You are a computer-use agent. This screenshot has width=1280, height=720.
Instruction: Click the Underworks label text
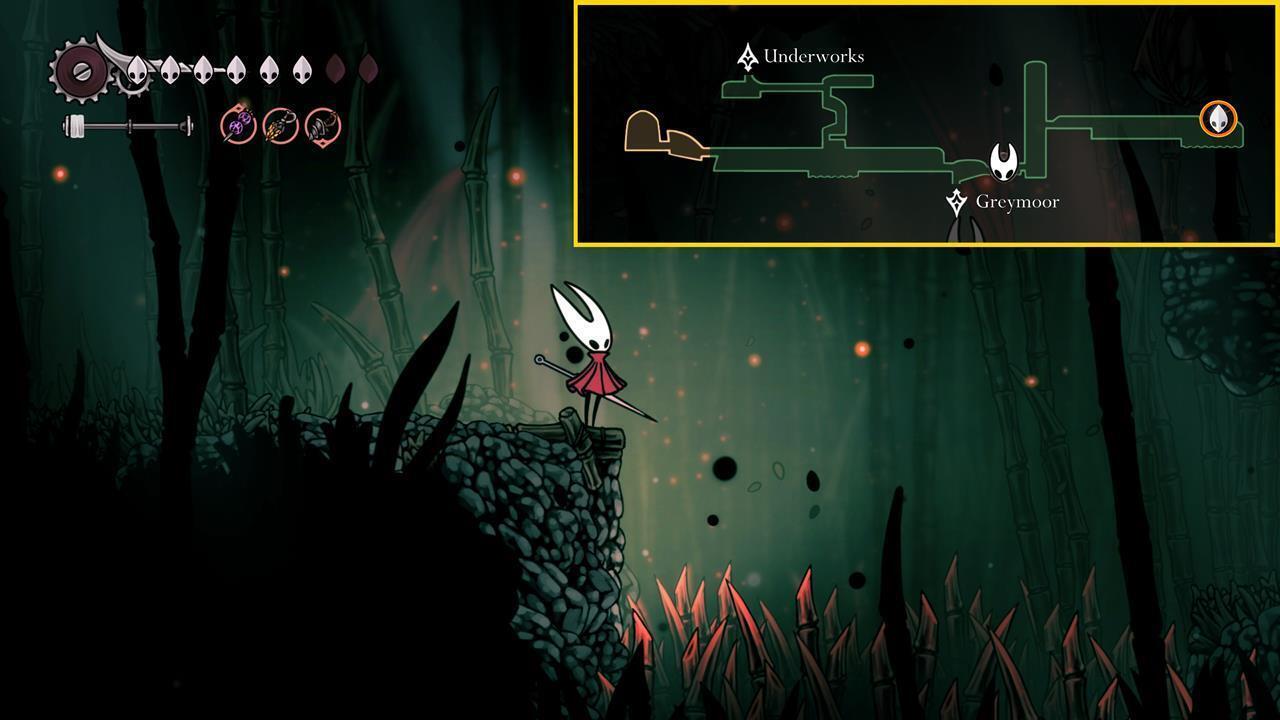[815, 57]
